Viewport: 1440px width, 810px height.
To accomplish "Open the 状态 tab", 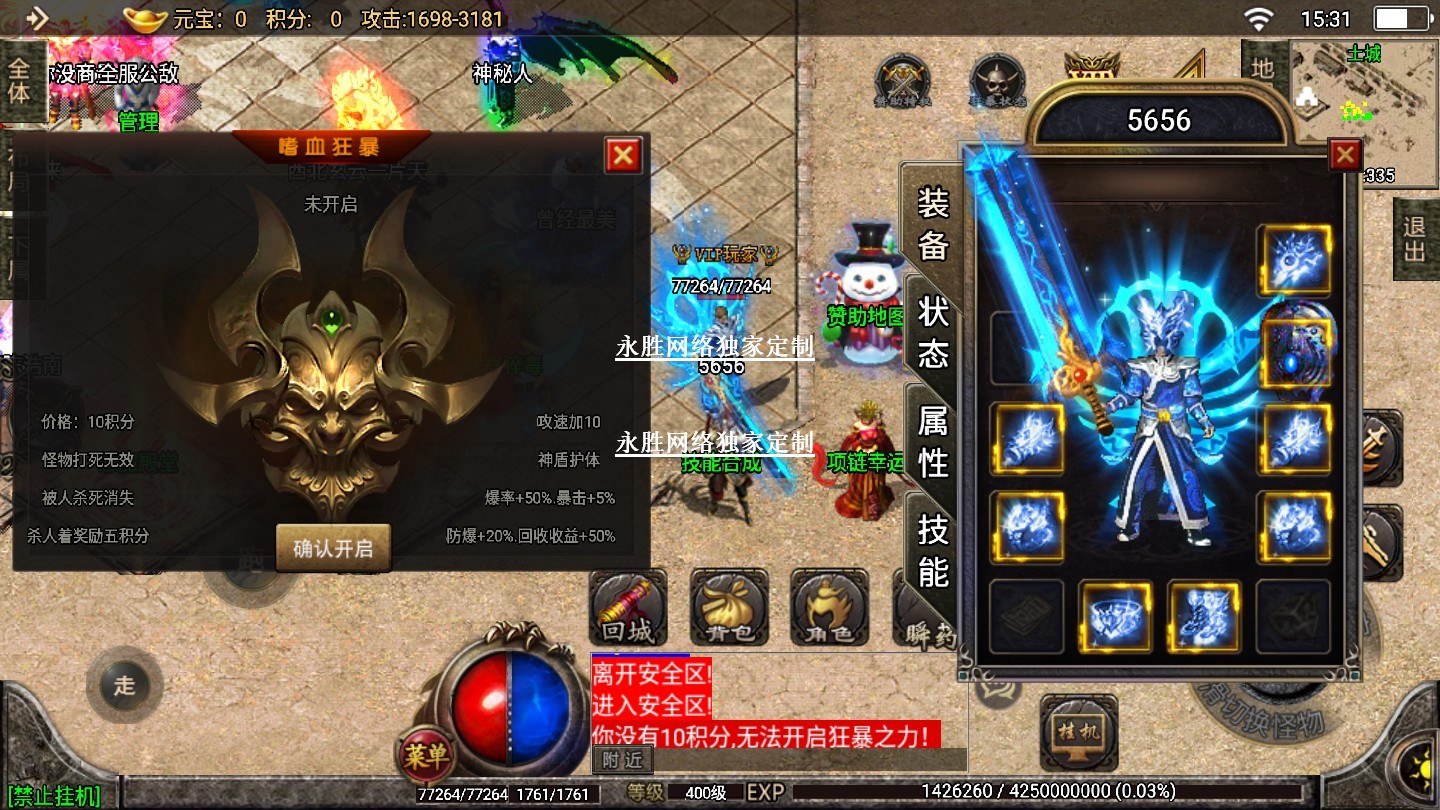I will click(932, 332).
